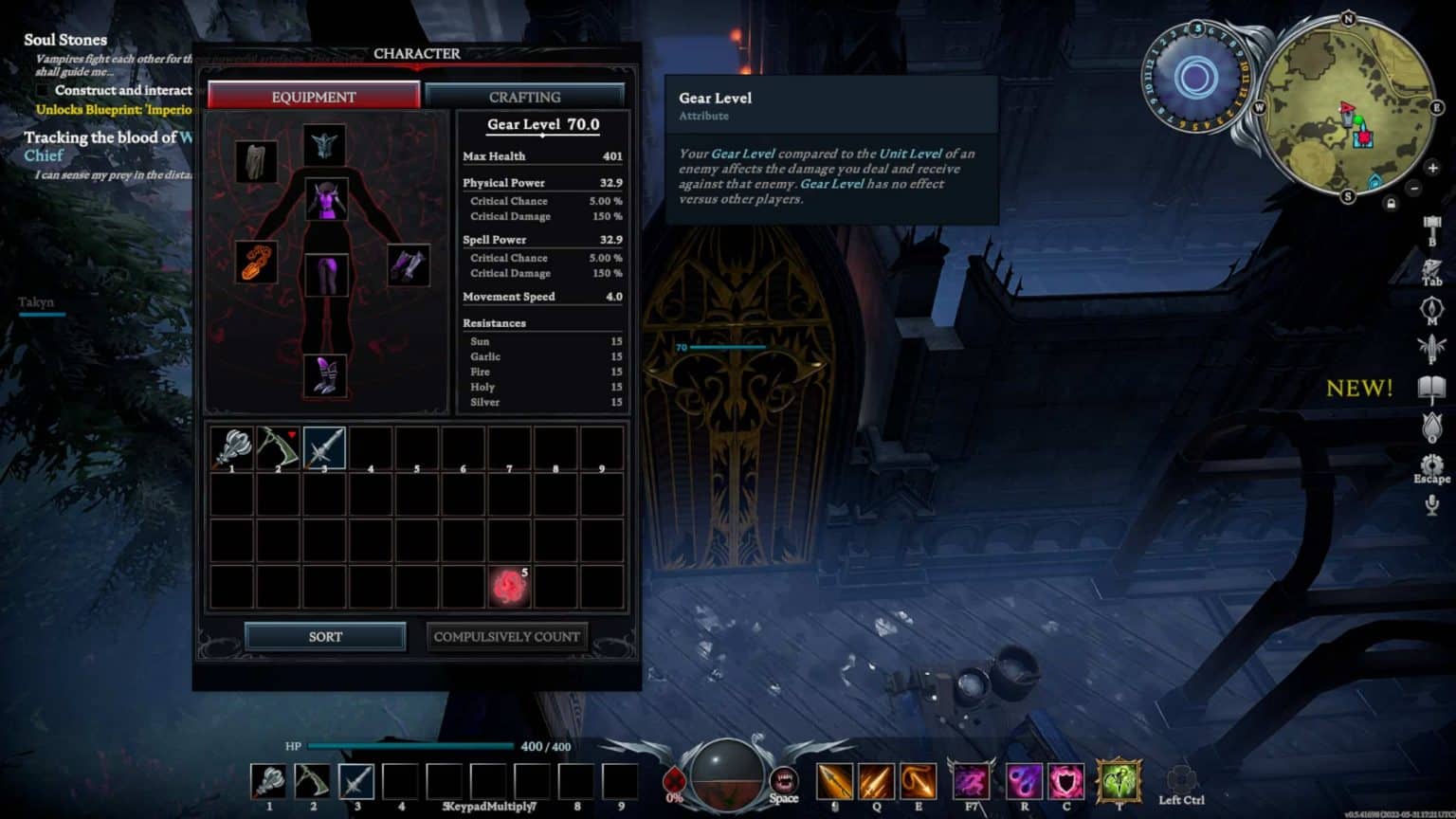Viewport: 1456px width, 819px height.
Task: Click the microphone voice chat icon
Action: [x=1431, y=503]
